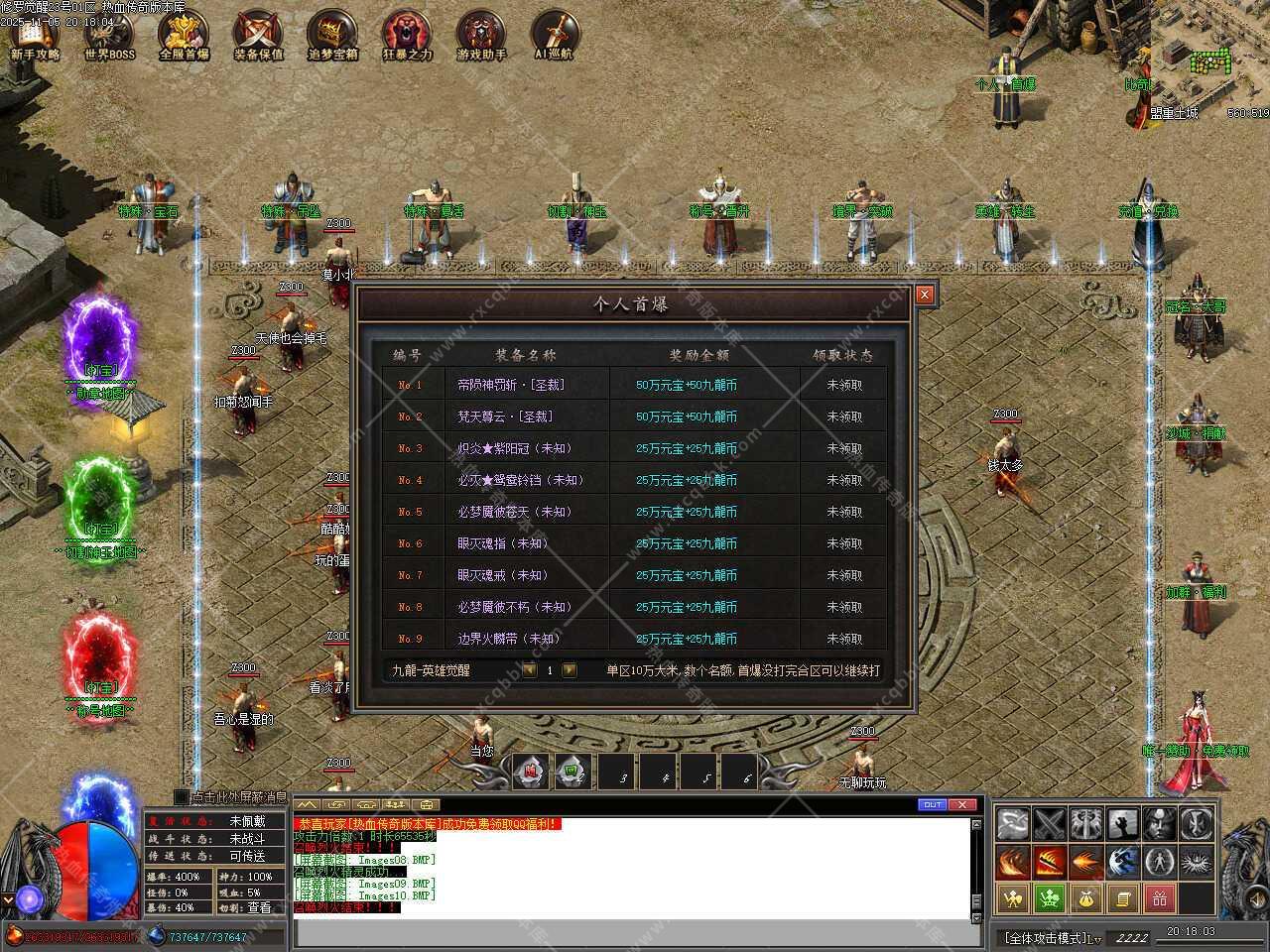Open the 世界BOSS menu icon
The width and height of the screenshot is (1270, 952).
(x=109, y=36)
